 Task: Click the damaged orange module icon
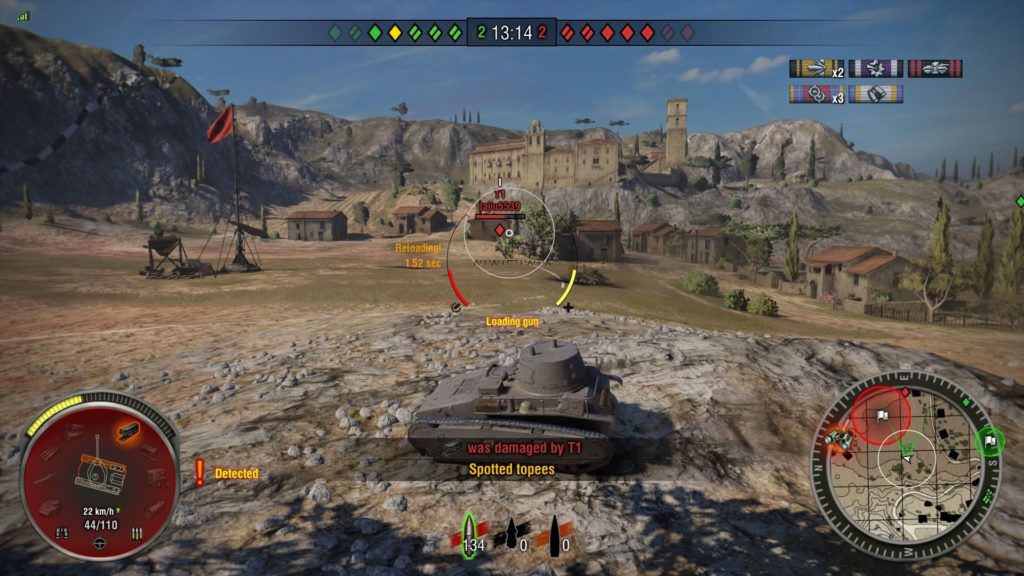(x=127, y=431)
